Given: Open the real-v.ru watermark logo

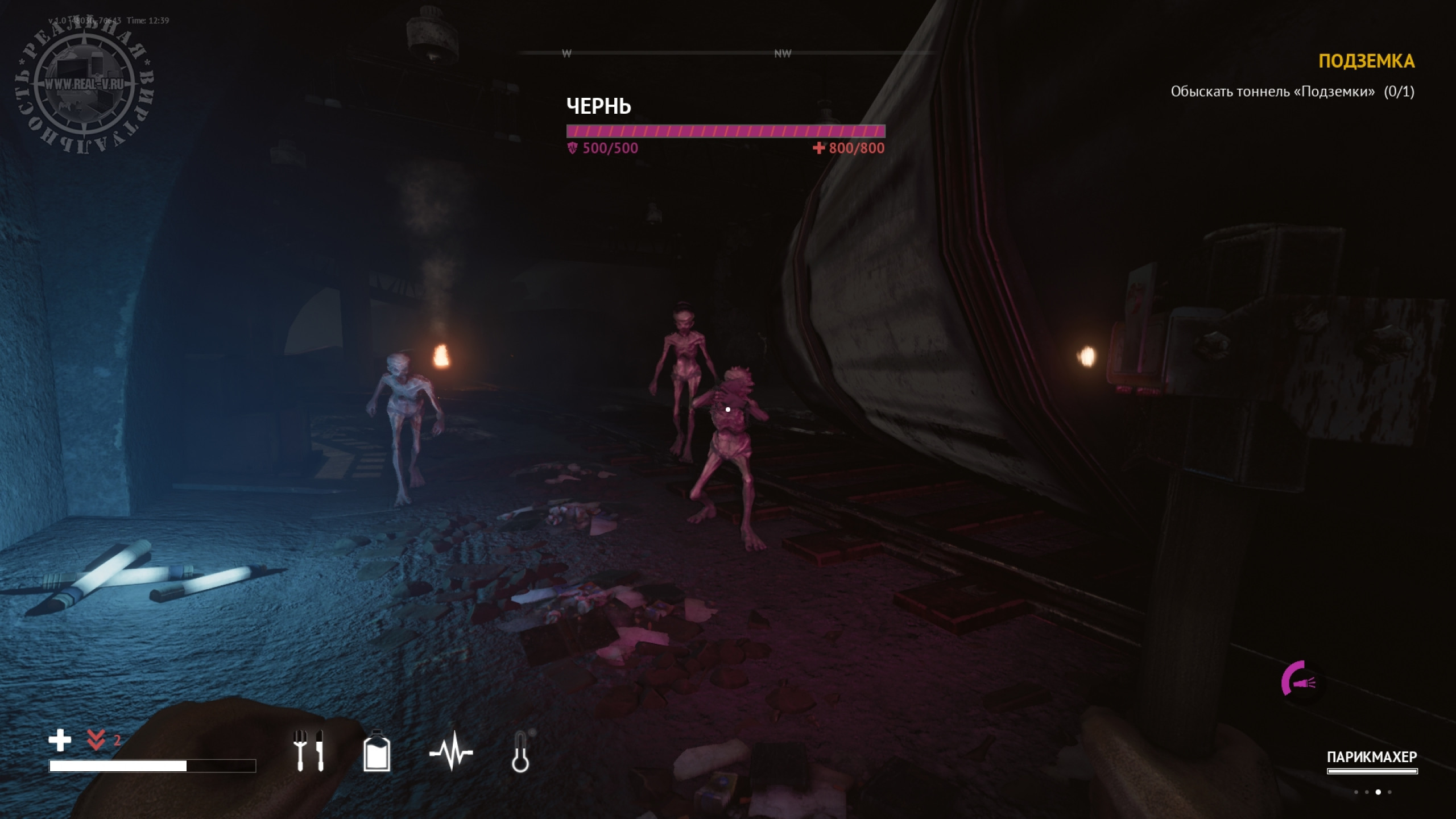Looking at the screenshot, I should pos(84,85).
